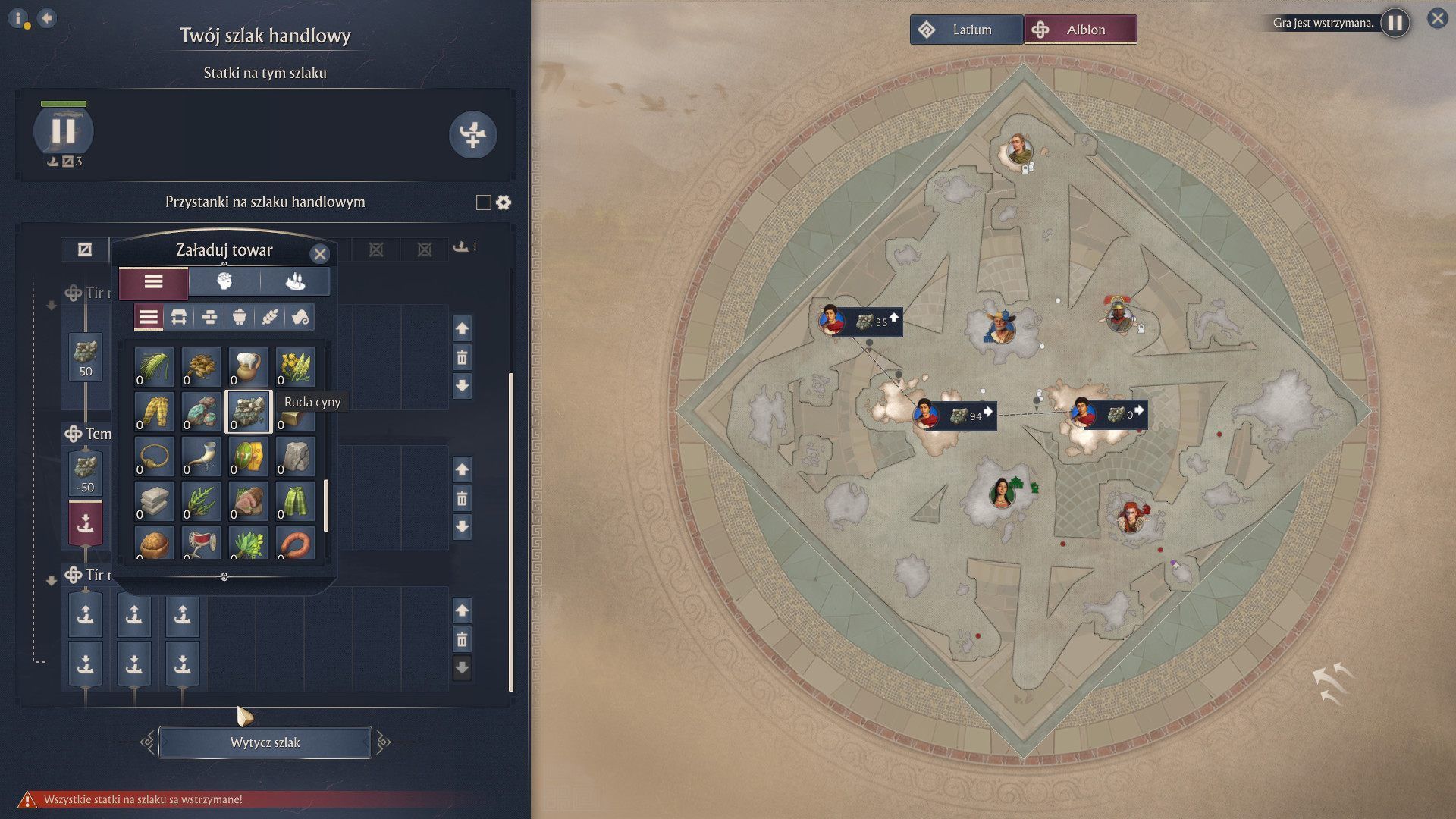Tick the checkbox beside stops header
This screenshot has width=1456, height=819.
pyautogui.click(x=483, y=202)
